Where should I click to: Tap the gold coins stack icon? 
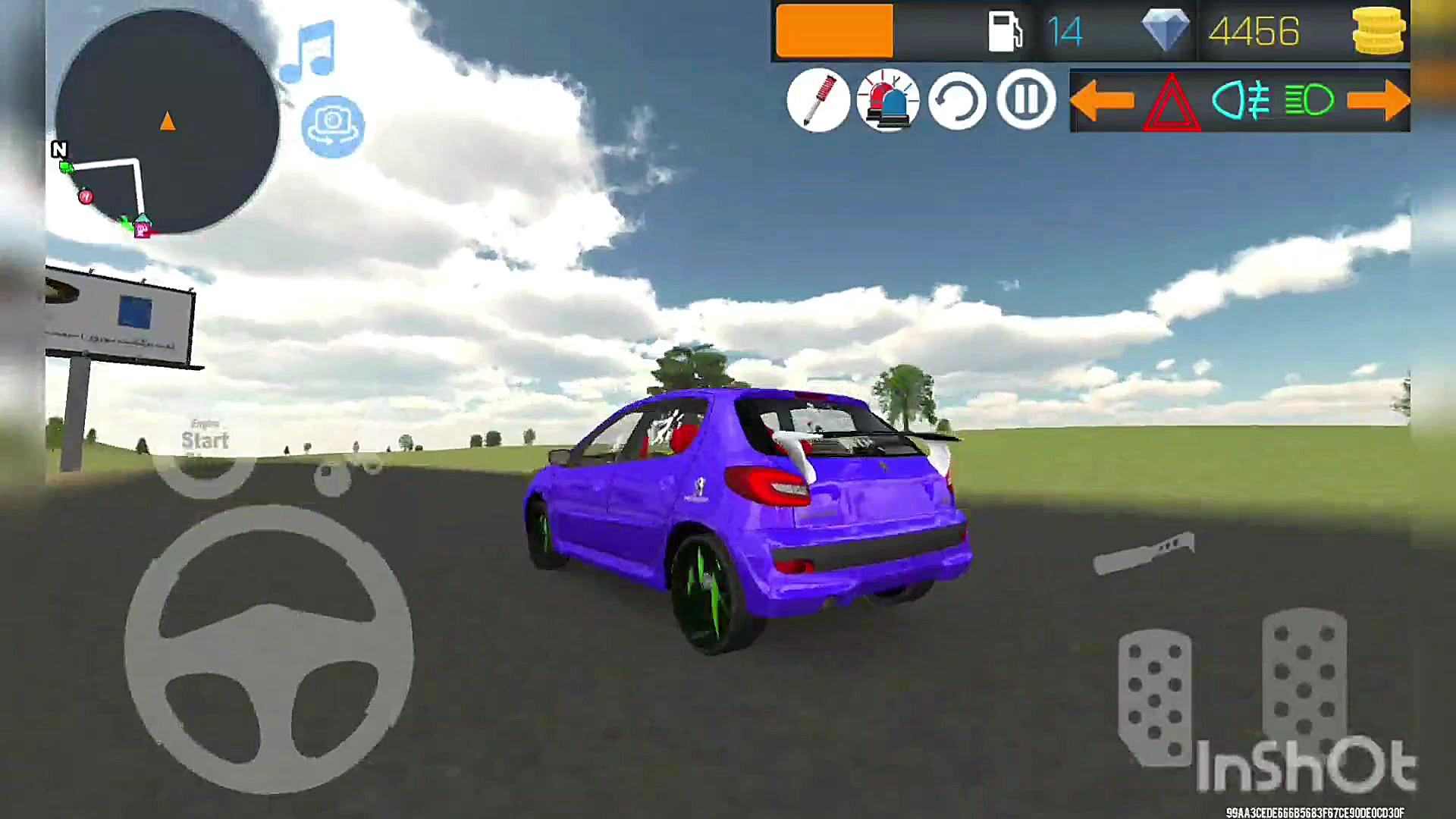coord(1378,31)
